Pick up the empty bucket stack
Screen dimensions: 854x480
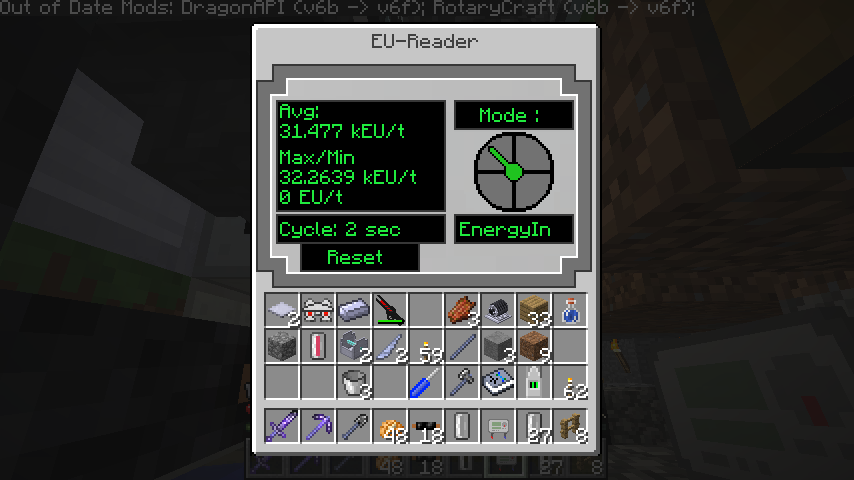pyautogui.click(x=354, y=382)
